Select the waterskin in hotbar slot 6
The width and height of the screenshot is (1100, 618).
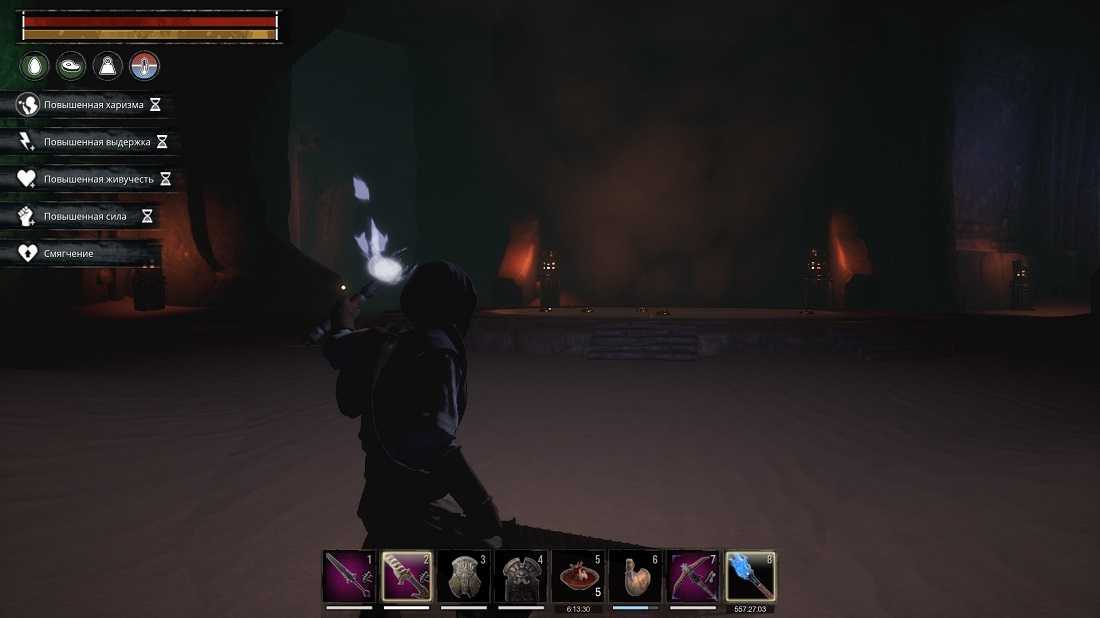[x=635, y=577]
